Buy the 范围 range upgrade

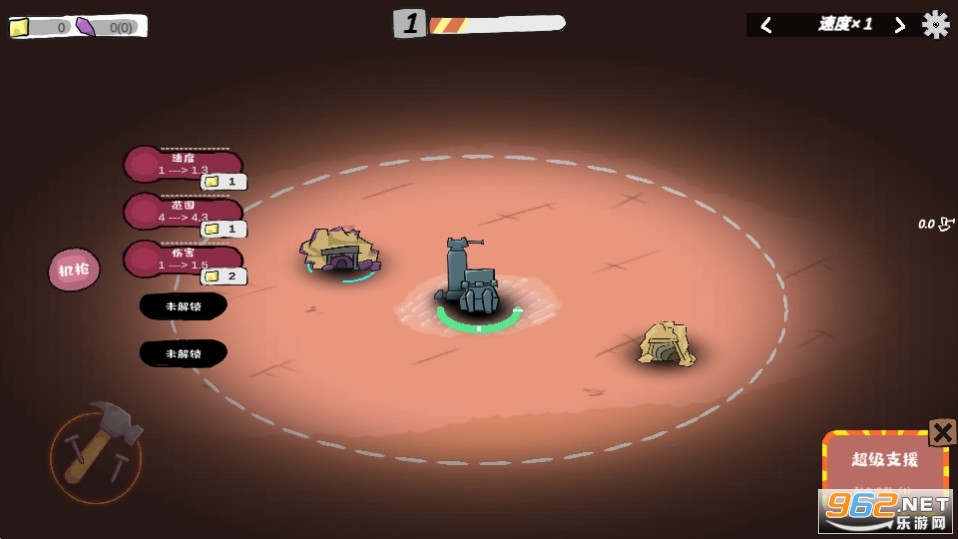(x=185, y=213)
